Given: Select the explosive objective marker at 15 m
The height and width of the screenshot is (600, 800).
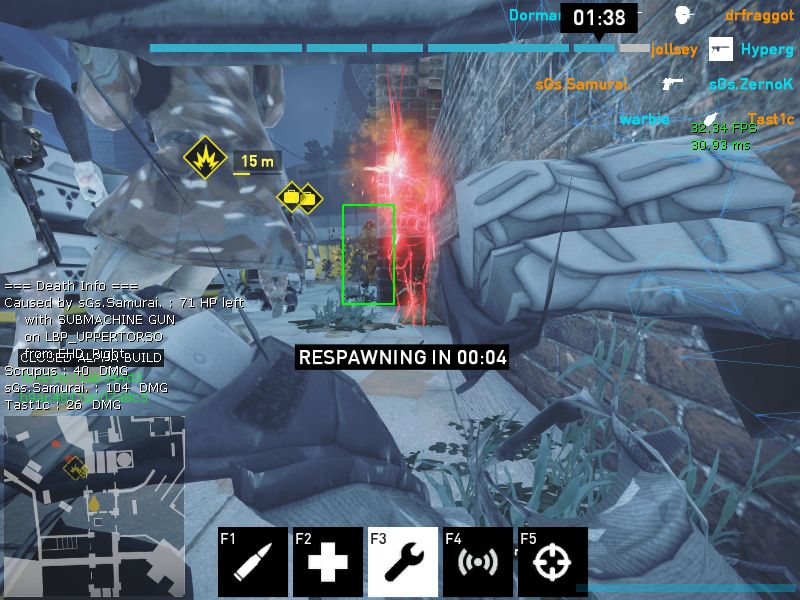Looking at the screenshot, I should (x=206, y=157).
